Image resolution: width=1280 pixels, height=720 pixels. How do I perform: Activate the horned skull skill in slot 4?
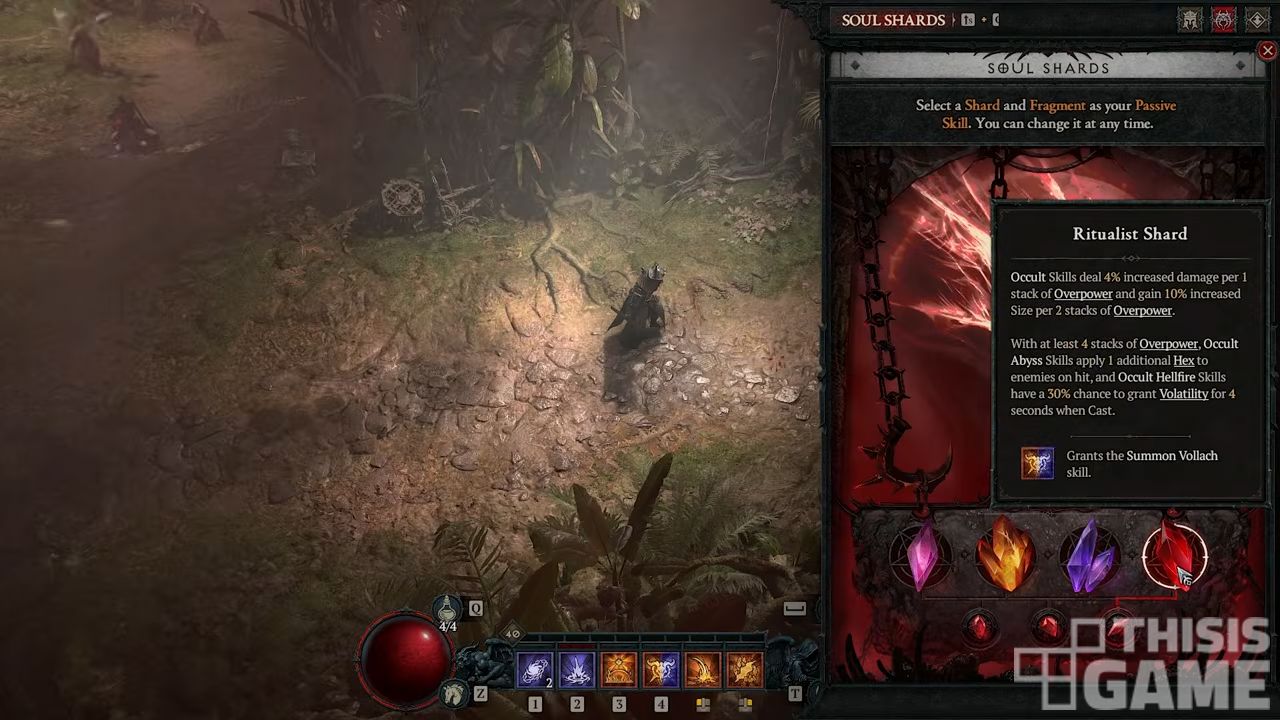point(661,670)
